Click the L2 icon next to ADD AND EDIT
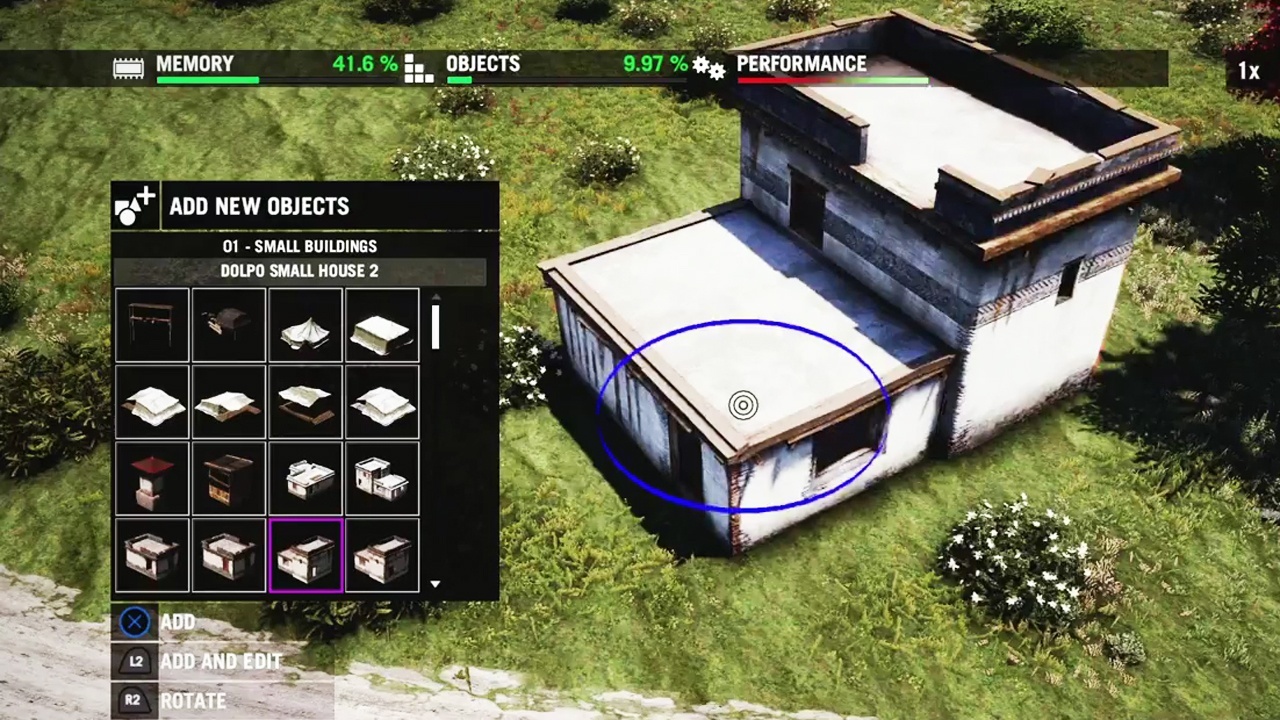 [x=135, y=661]
